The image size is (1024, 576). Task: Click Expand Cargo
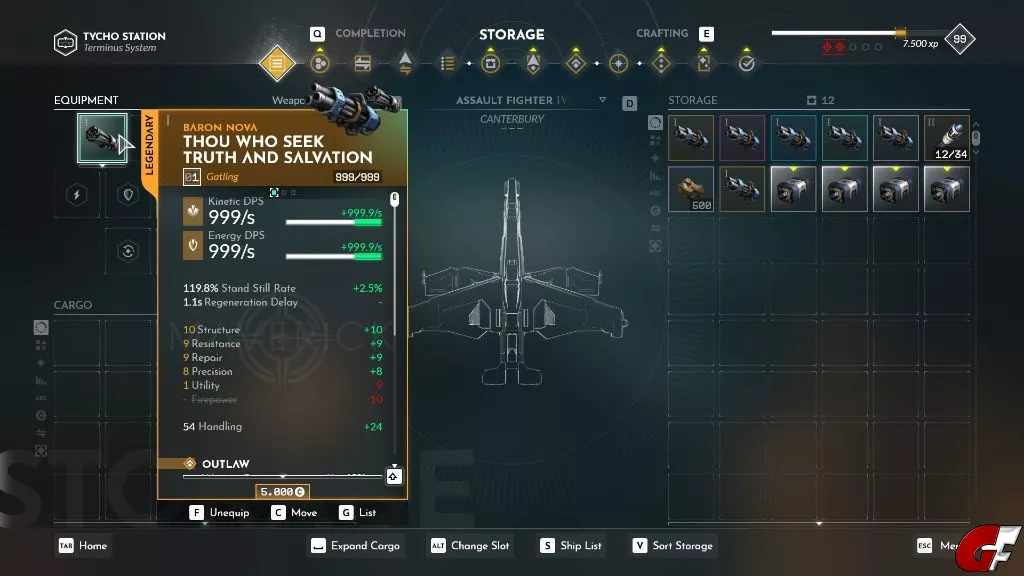[x=355, y=546]
